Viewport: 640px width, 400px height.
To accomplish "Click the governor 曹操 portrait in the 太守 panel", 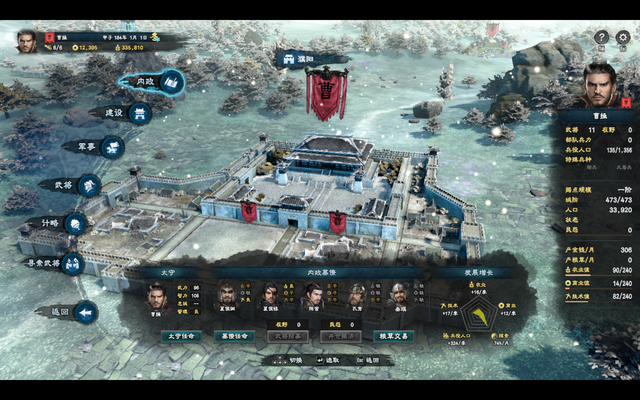I will click(x=156, y=296).
